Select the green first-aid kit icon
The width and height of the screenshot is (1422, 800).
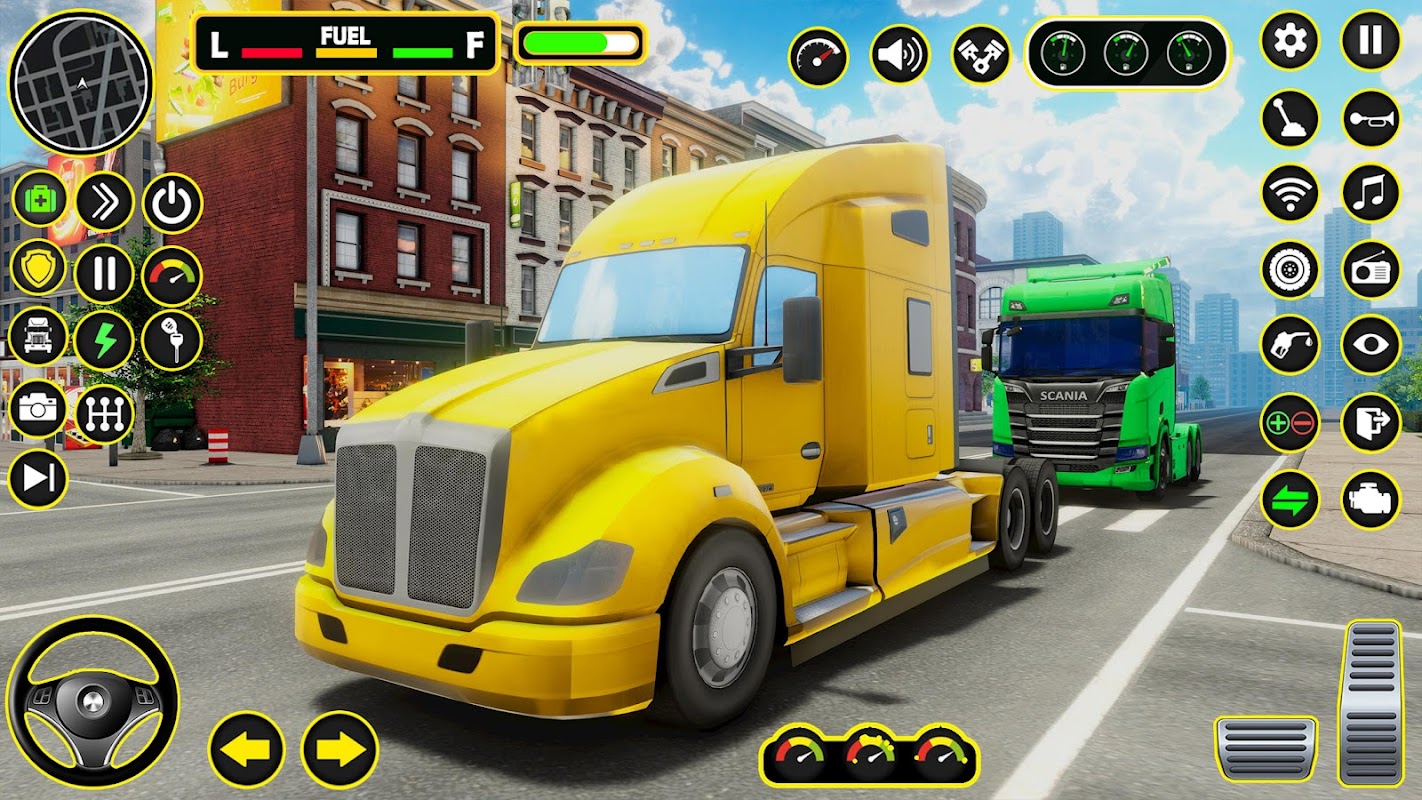pyautogui.click(x=39, y=200)
